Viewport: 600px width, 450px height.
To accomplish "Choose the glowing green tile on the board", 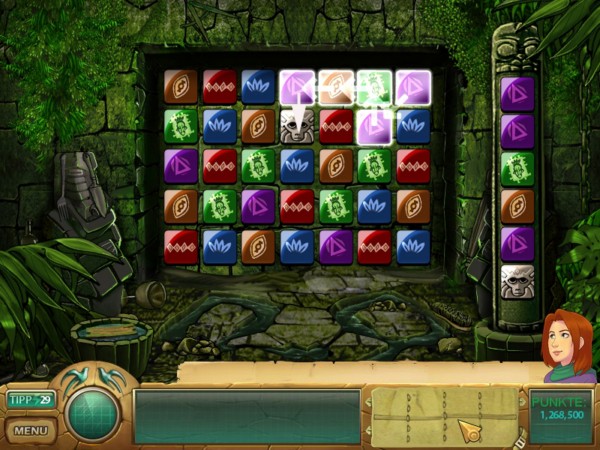I will [374, 86].
